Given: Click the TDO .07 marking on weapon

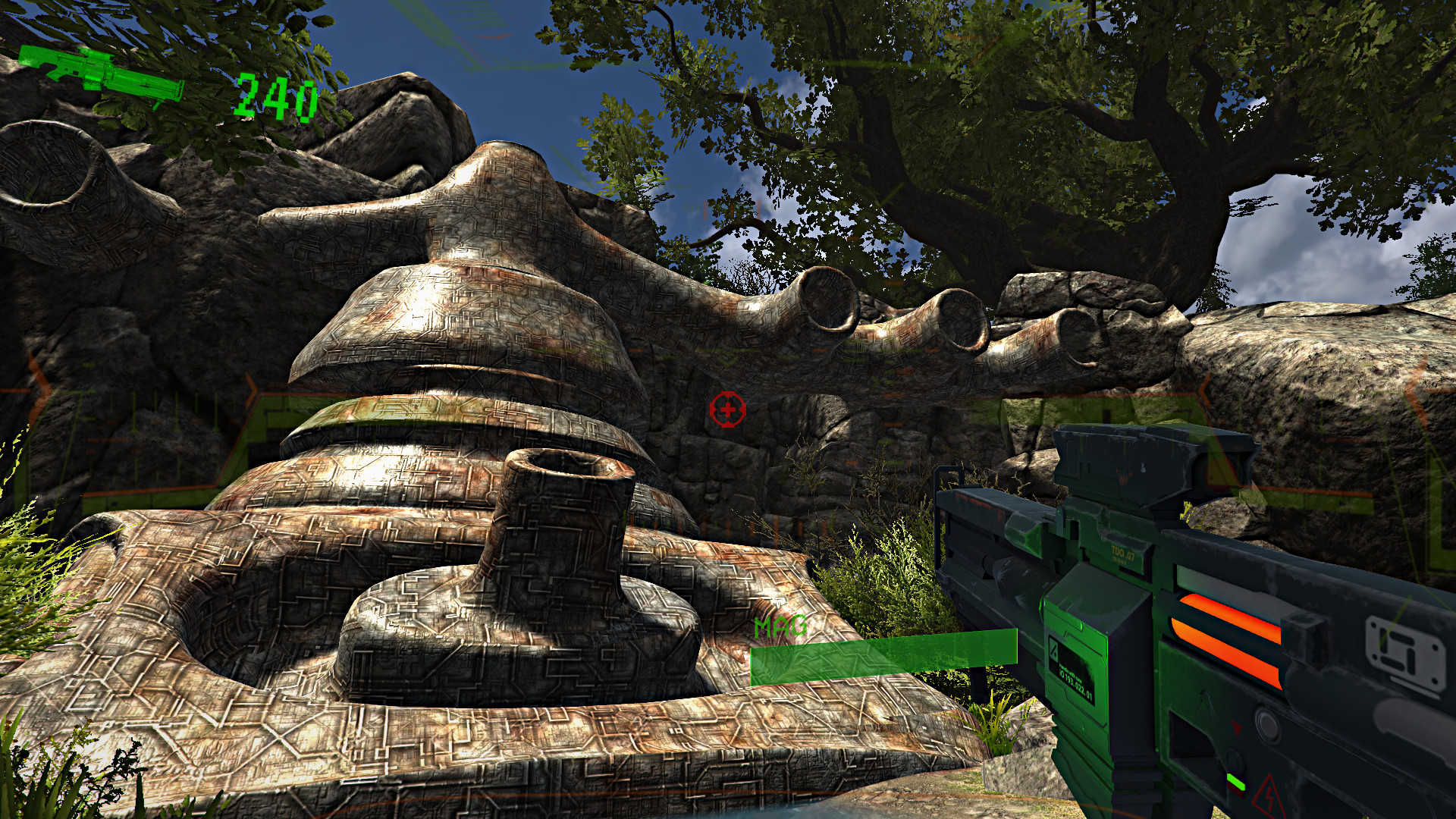Looking at the screenshot, I should point(1123,552).
